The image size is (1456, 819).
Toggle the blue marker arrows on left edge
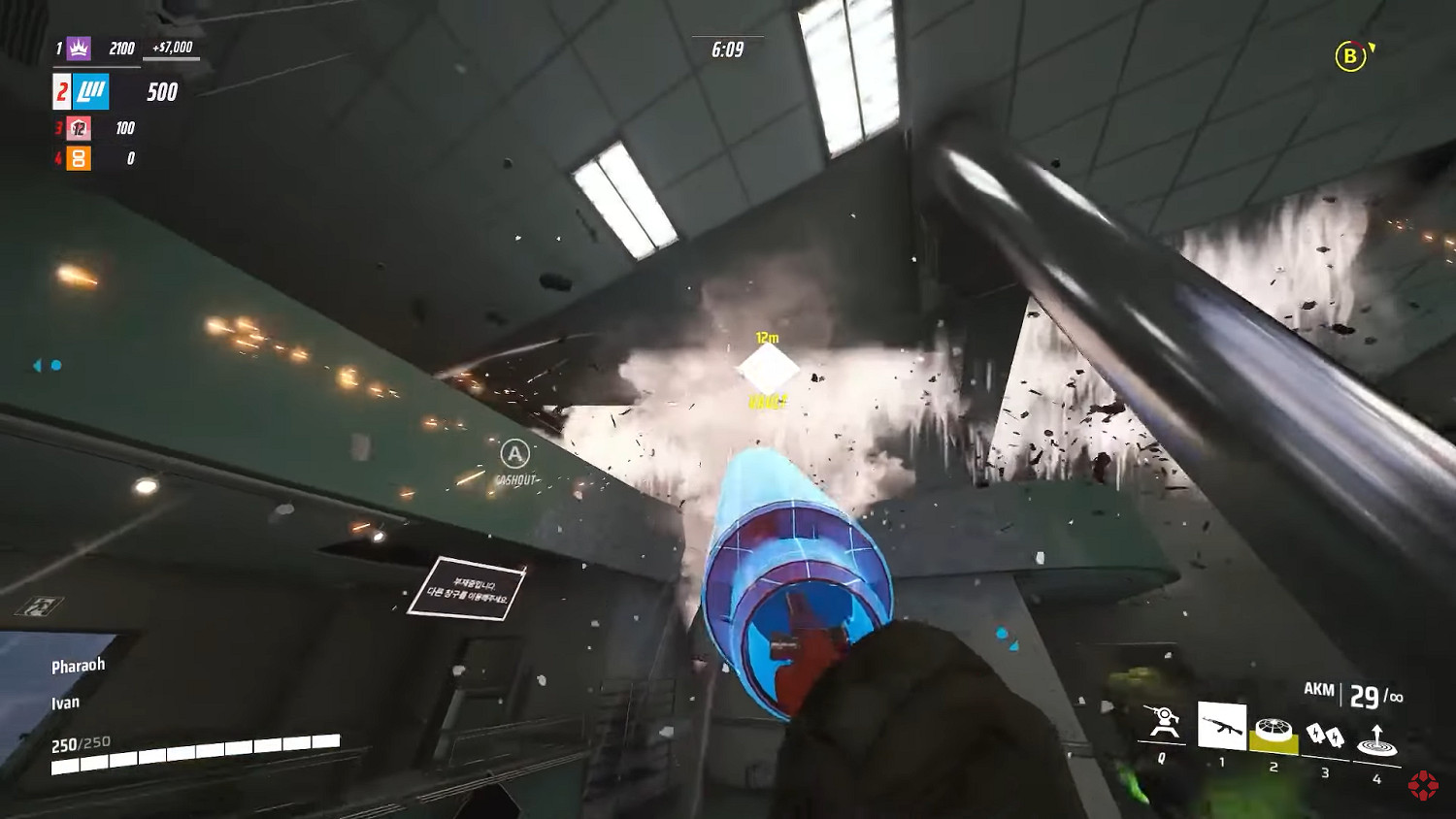47,366
